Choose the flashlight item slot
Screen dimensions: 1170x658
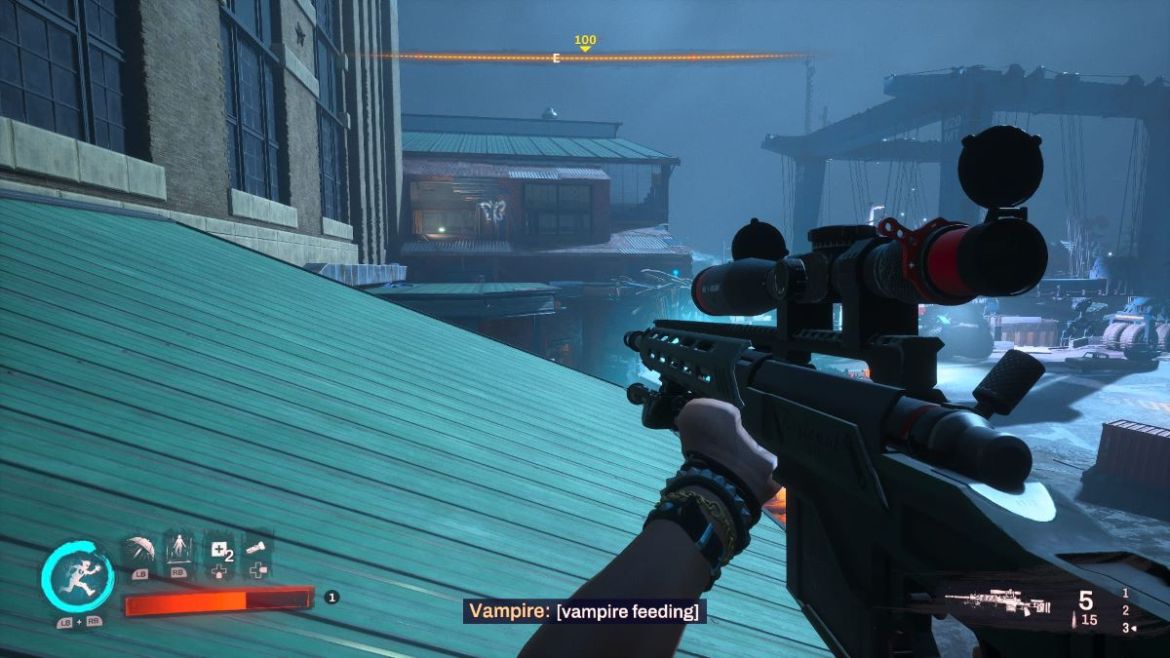coord(258,548)
